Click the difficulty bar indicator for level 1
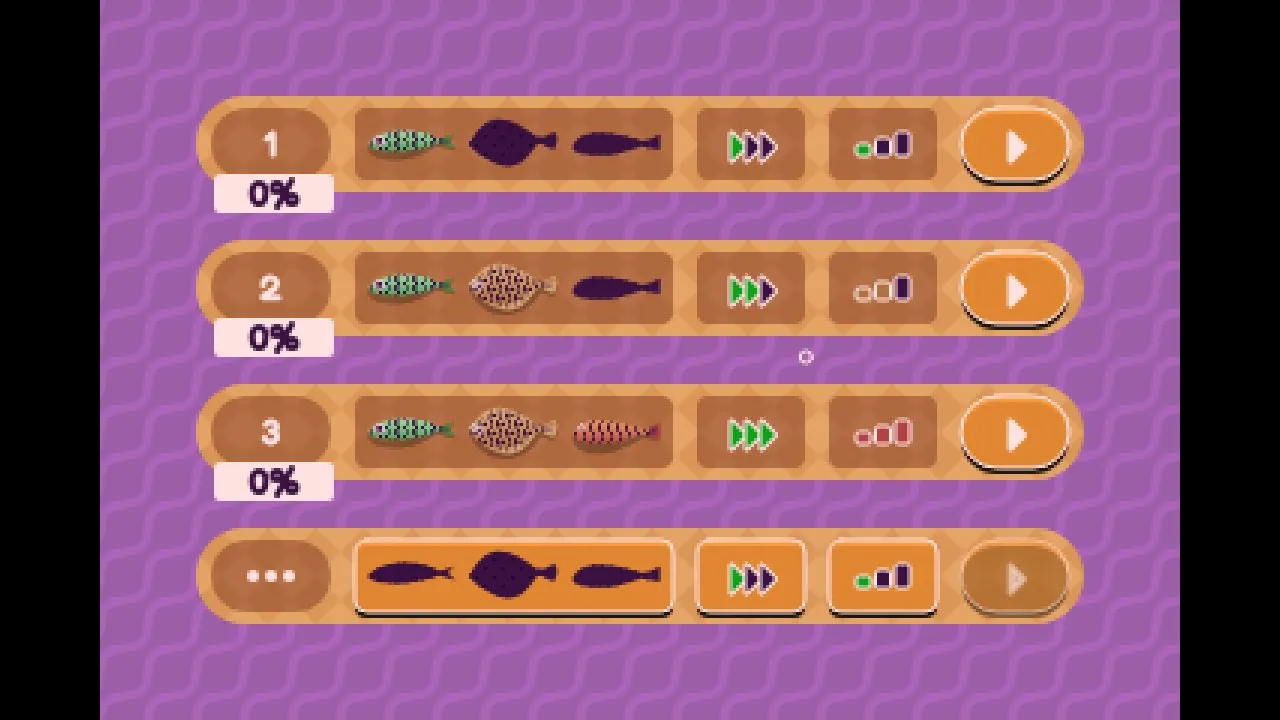 tap(881, 146)
